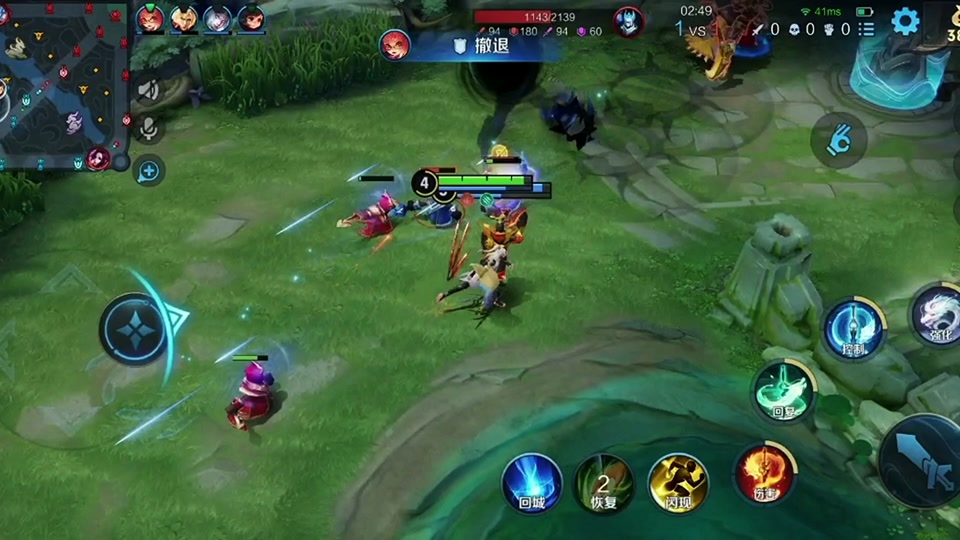Cast the 伤害 fire skill
The height and width of the screenshot is (540, 960).
tap(765, 472)
